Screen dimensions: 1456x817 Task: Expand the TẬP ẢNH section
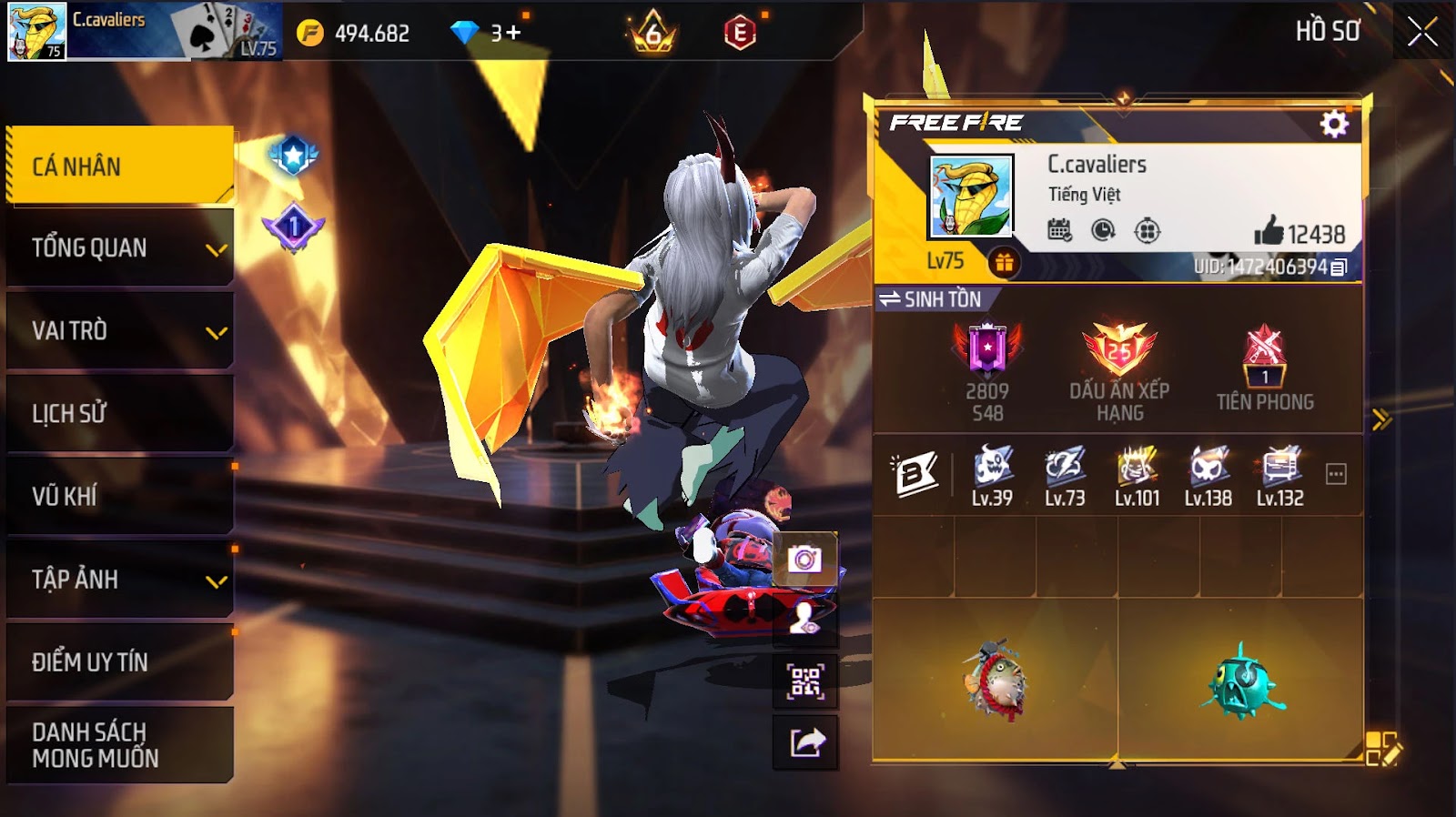(x=118, y=580)
